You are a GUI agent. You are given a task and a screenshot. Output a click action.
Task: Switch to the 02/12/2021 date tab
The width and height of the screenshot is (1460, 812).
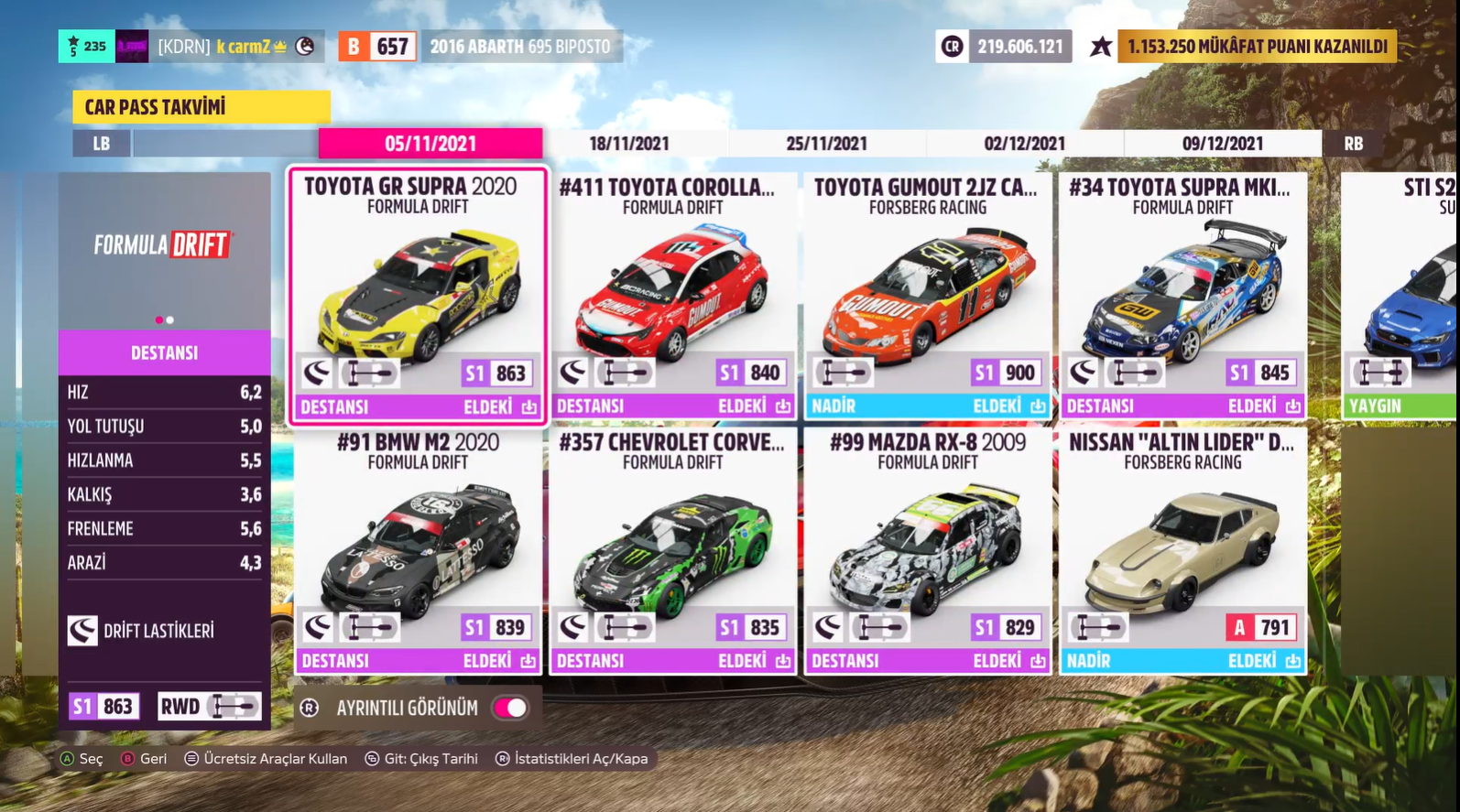point(1024,144)
